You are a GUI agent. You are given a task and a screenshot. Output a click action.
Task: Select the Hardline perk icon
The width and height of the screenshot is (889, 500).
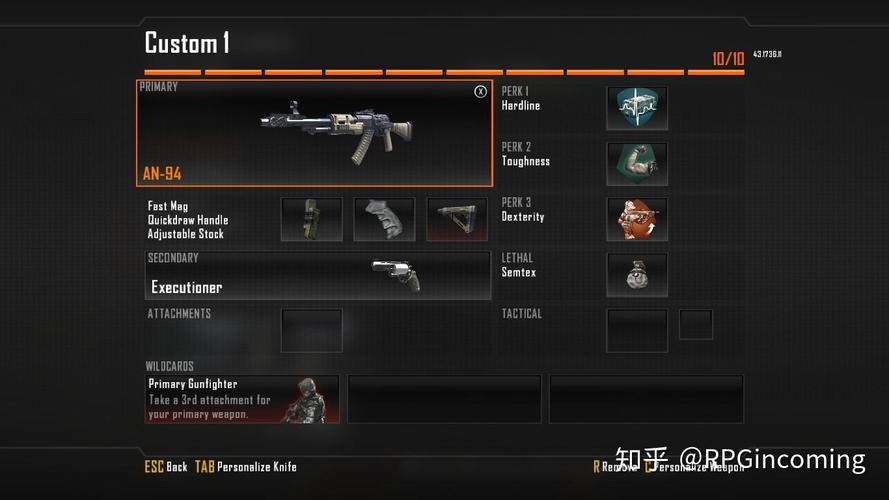click(637, 108)
